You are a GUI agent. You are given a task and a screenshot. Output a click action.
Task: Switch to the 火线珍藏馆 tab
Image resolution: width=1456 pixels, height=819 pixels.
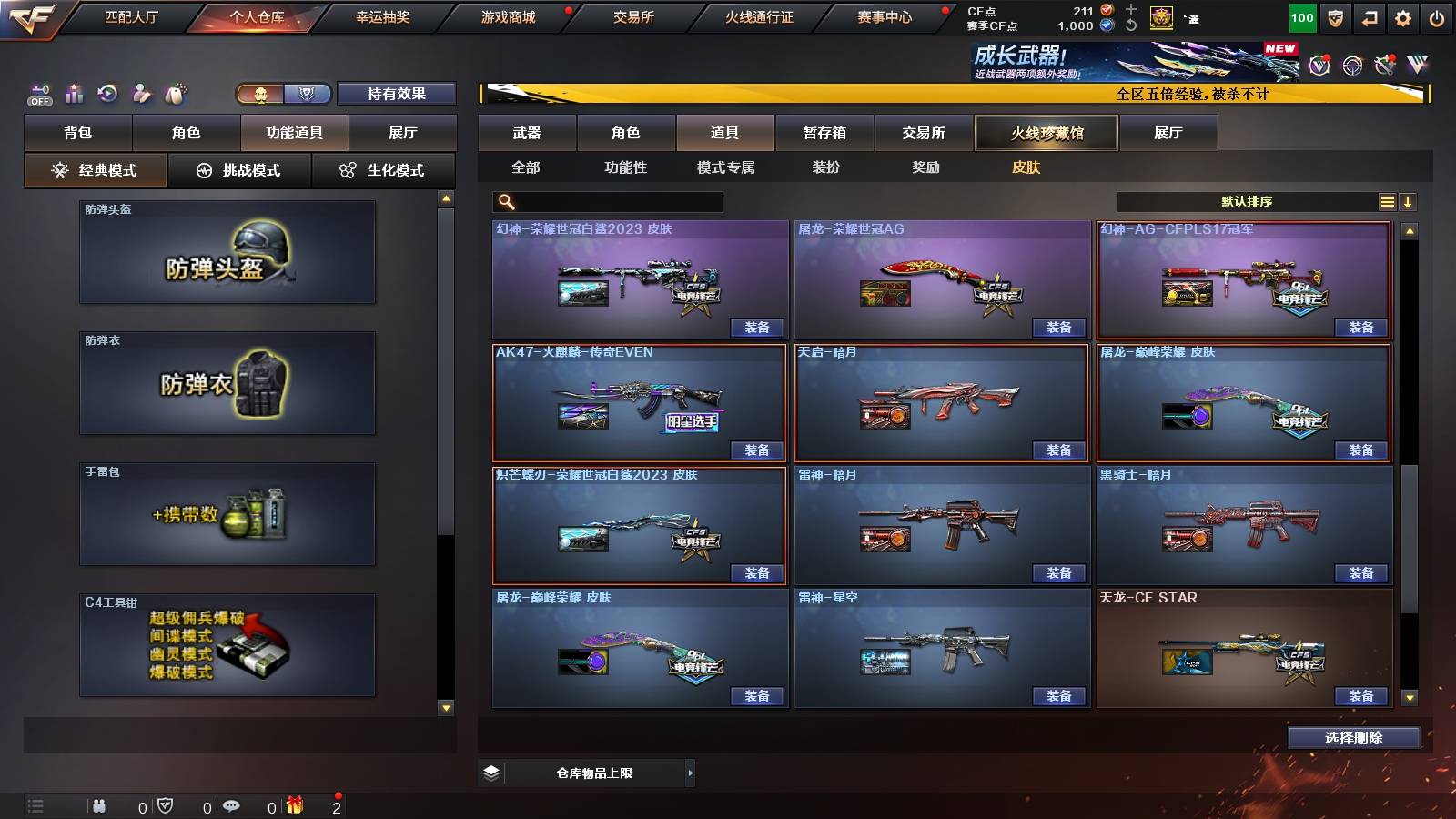click(1045, 133)
